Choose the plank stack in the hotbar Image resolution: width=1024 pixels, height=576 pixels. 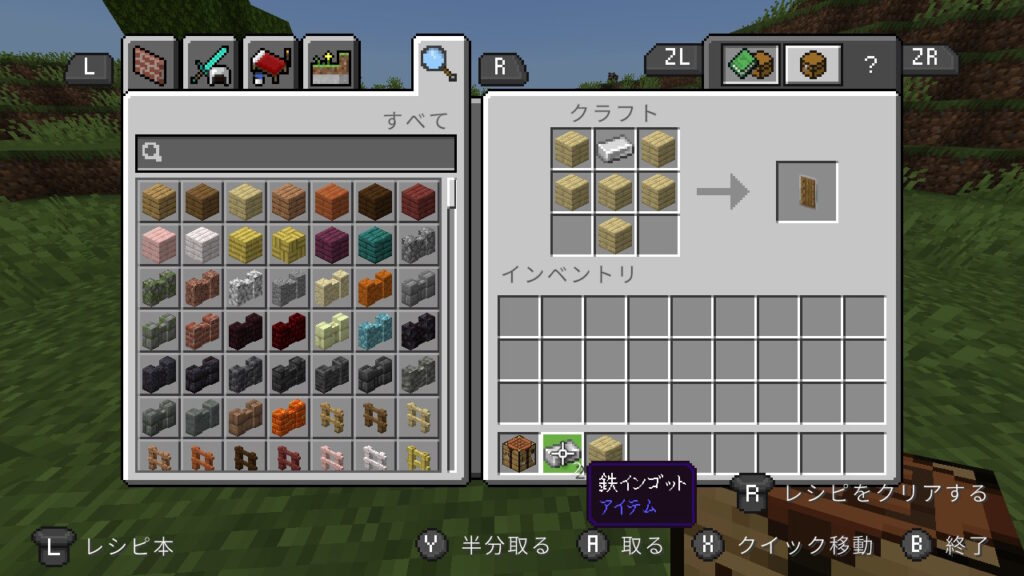click(x=605, y=453)
